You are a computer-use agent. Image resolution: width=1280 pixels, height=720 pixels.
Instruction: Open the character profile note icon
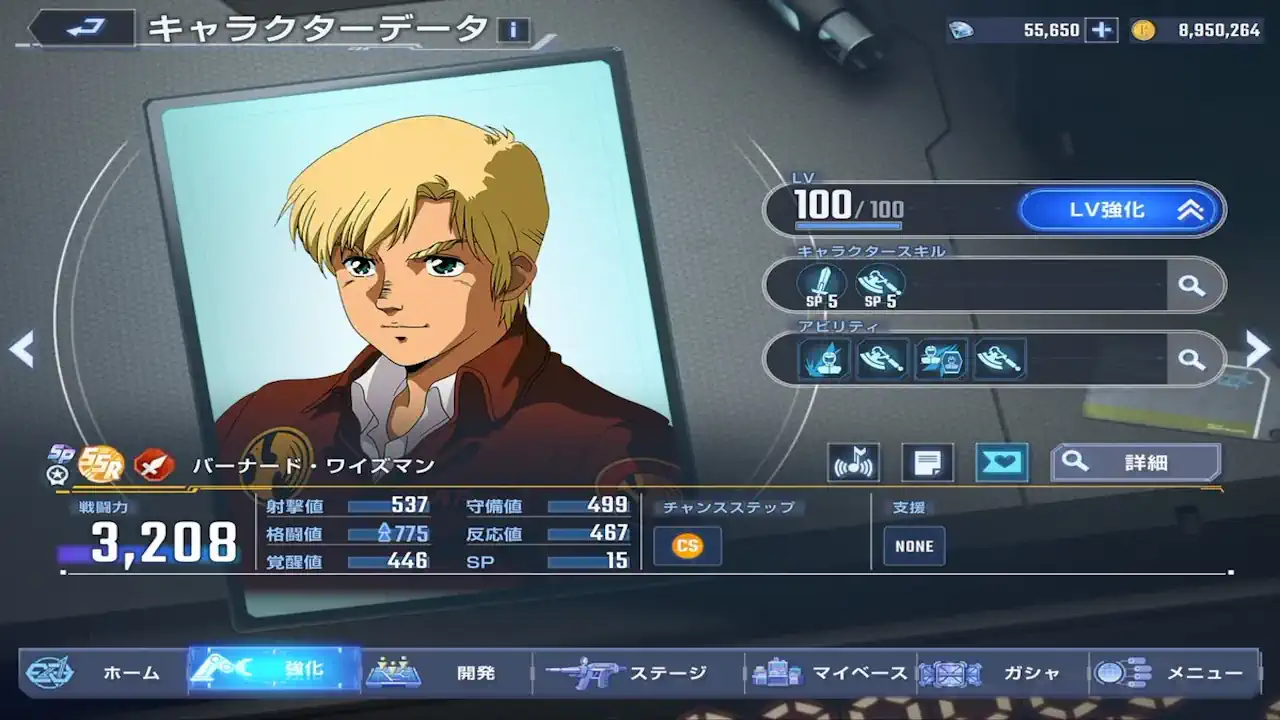pos(927,462)
